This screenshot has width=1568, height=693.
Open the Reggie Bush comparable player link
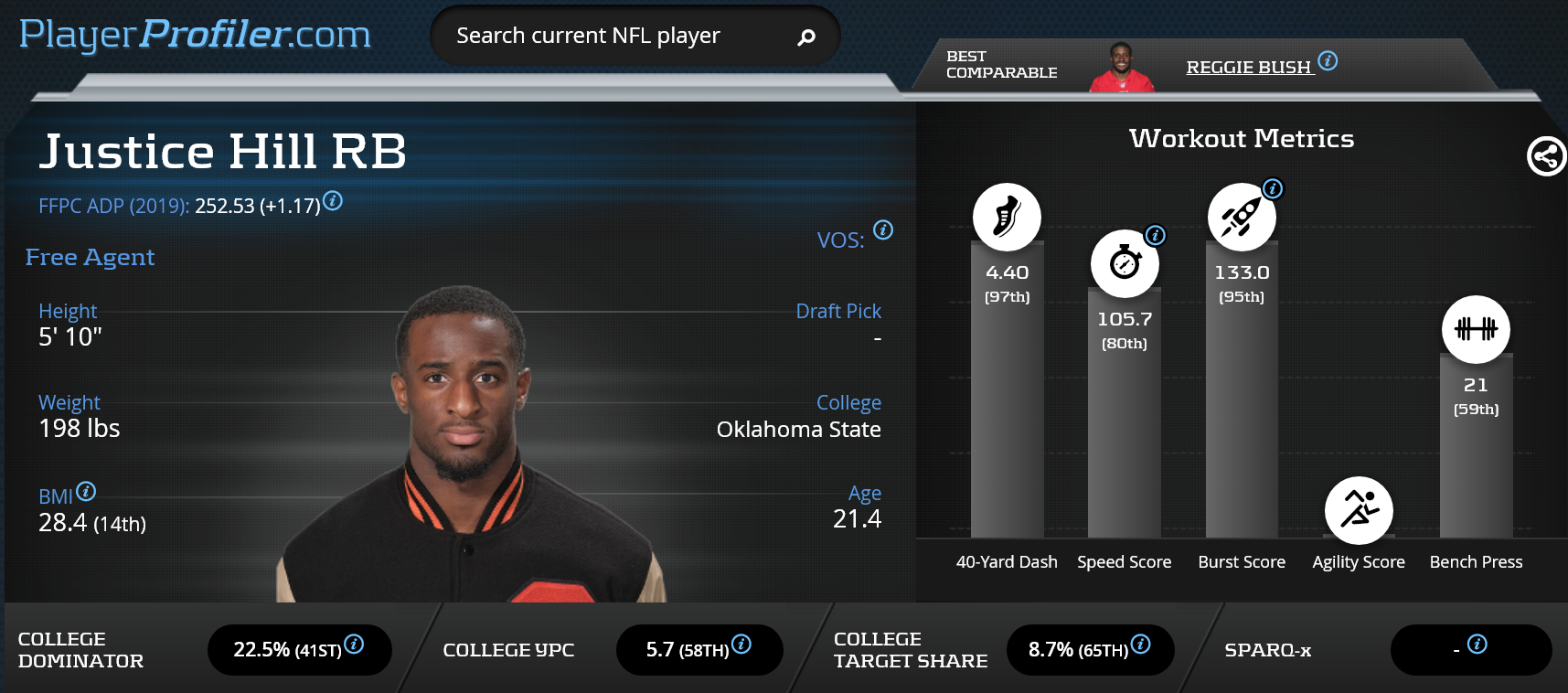[x=1248, y=67]
